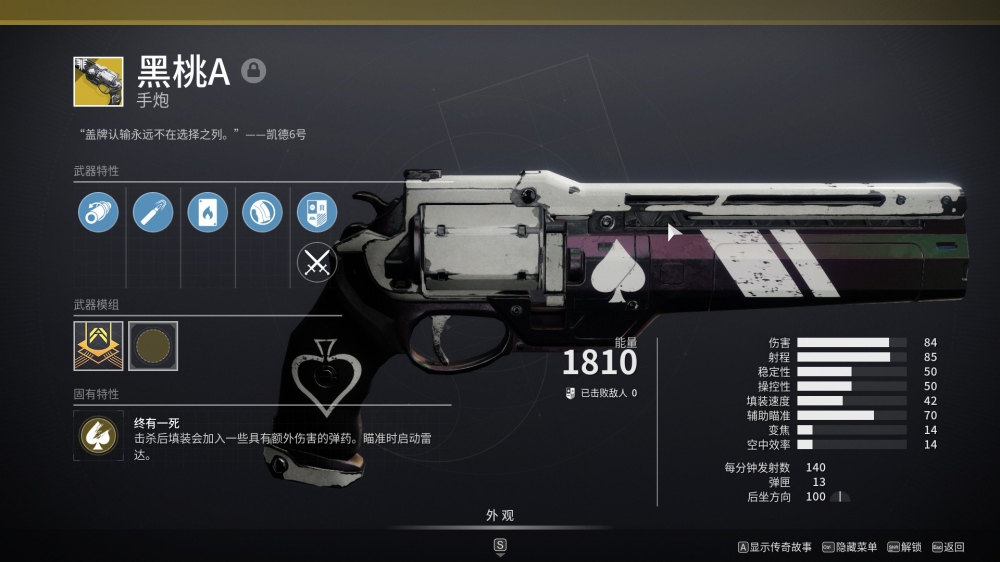Toggle the lock icon beside 黑桃A
The image size is (1000, 562).
pyautogui.click(x=254, y=71)
